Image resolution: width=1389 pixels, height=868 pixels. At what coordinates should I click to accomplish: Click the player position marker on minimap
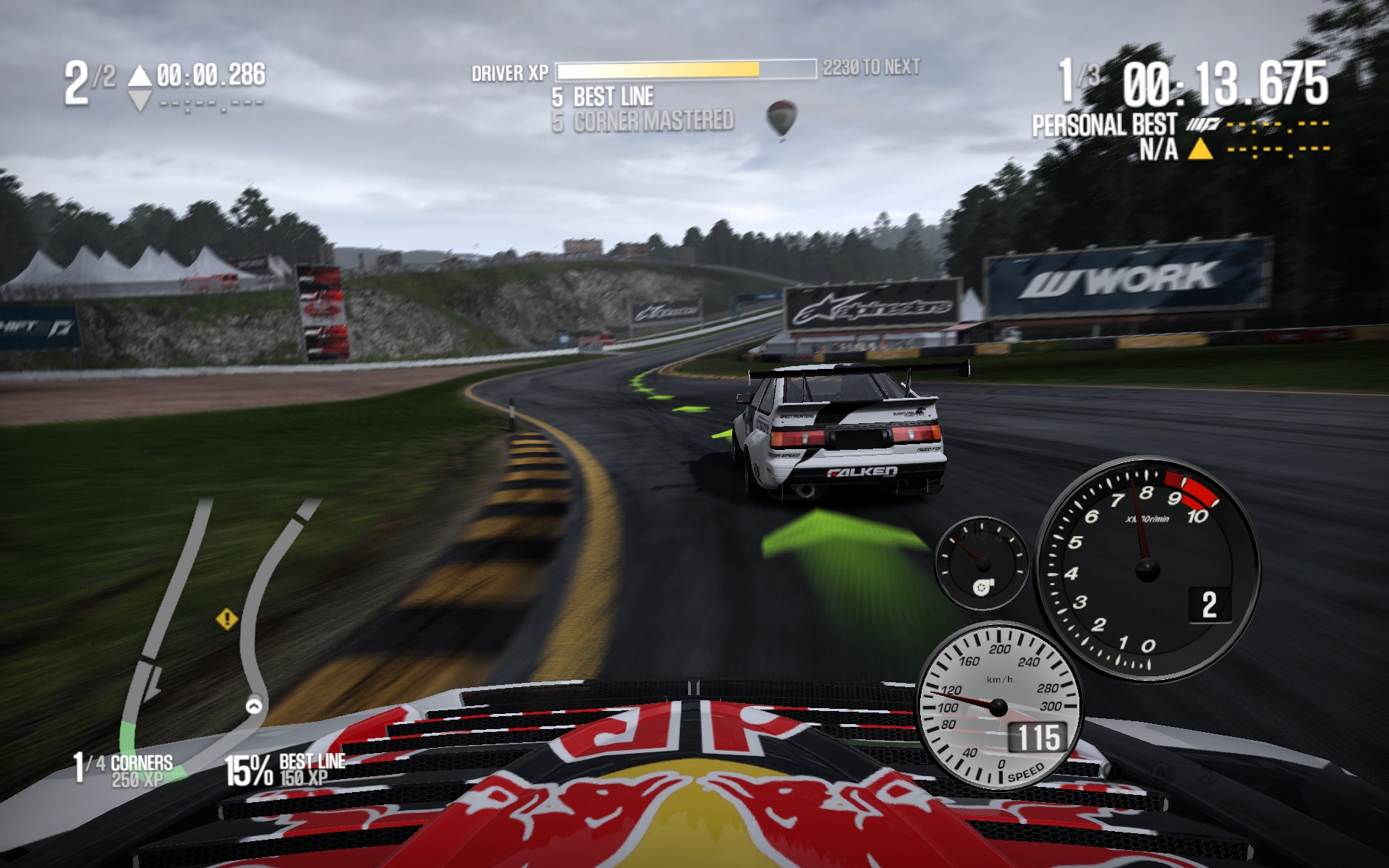[x=254, y=705]
